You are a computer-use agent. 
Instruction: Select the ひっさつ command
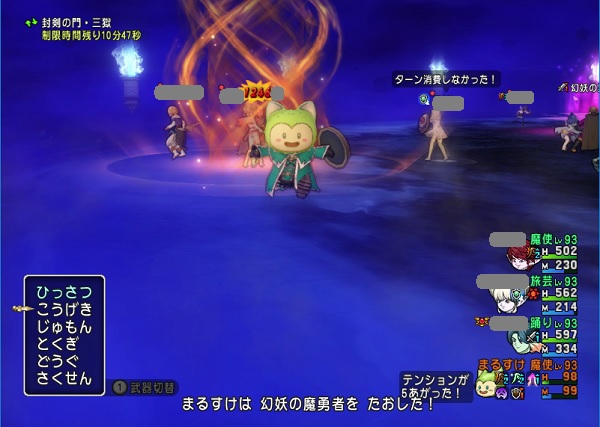(64, 292)
